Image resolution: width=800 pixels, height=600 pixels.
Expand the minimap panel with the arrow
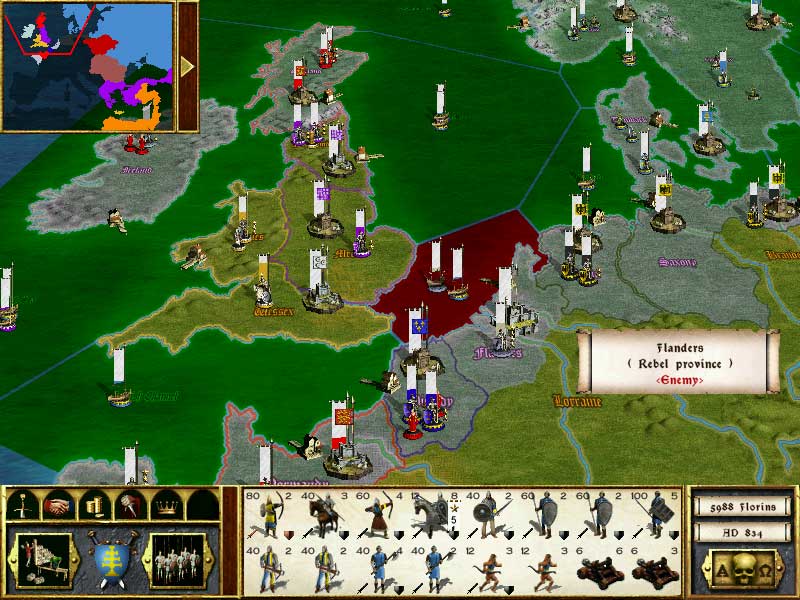pos(187,66)
